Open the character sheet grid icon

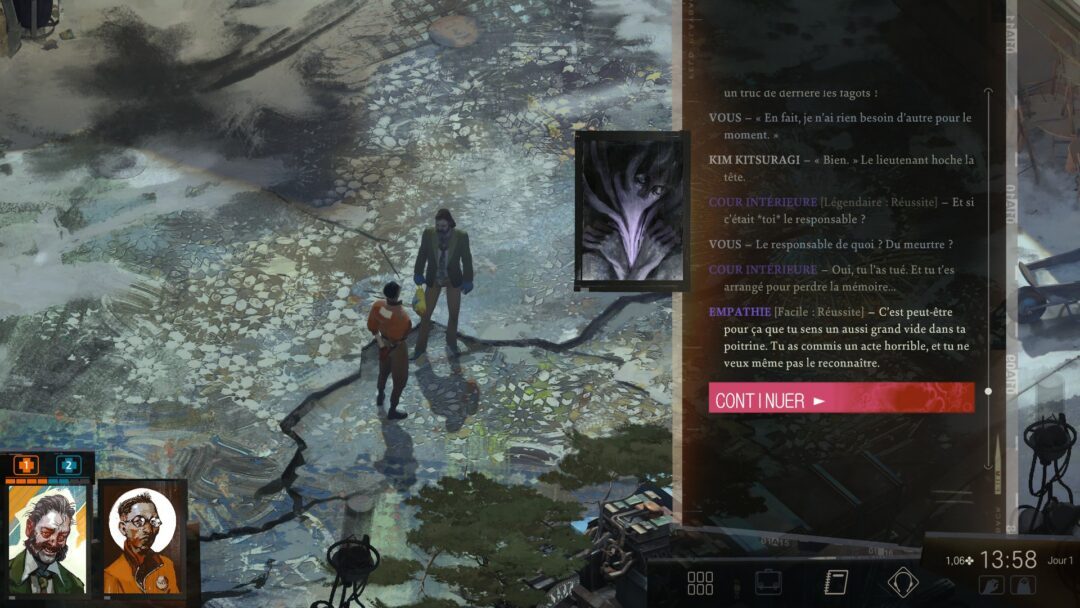700,583
